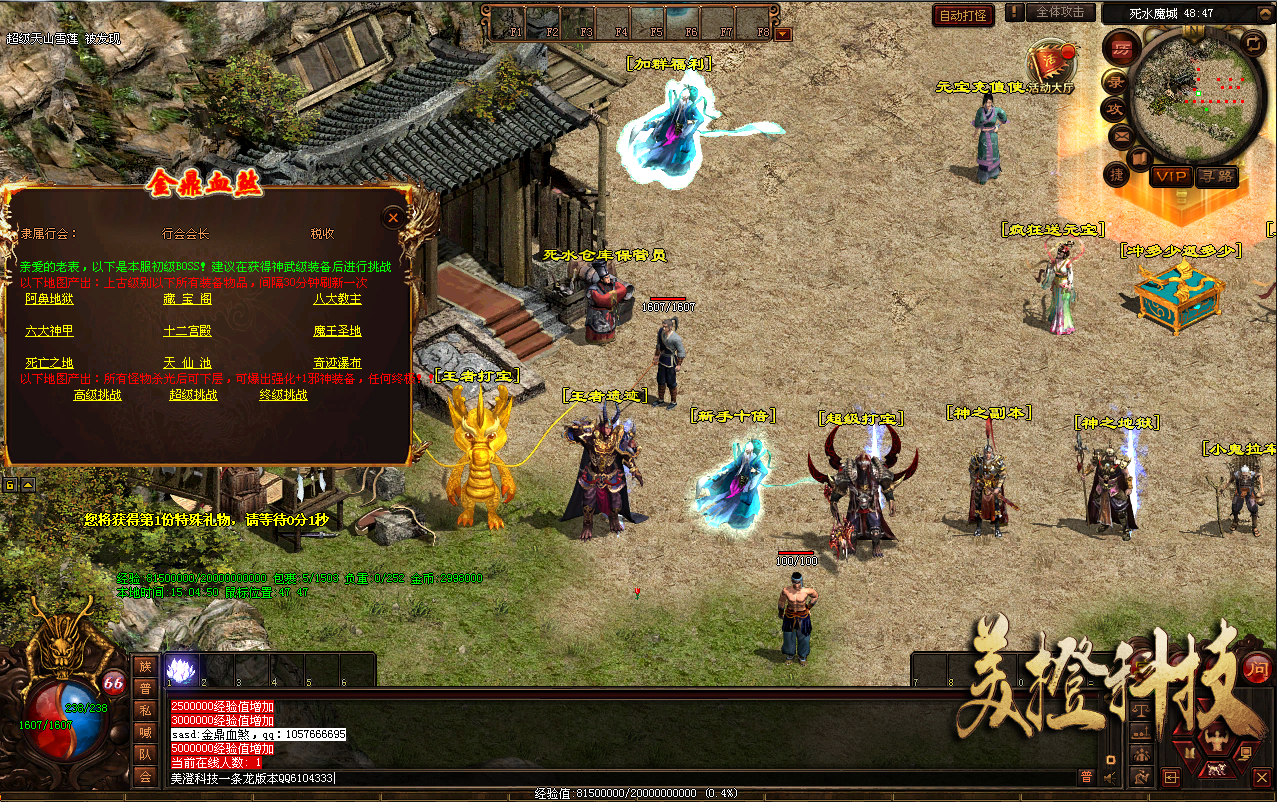Activate the 寻路 pathfinding button
The image size is (1277, 802).
click(x=1215, y=177)
